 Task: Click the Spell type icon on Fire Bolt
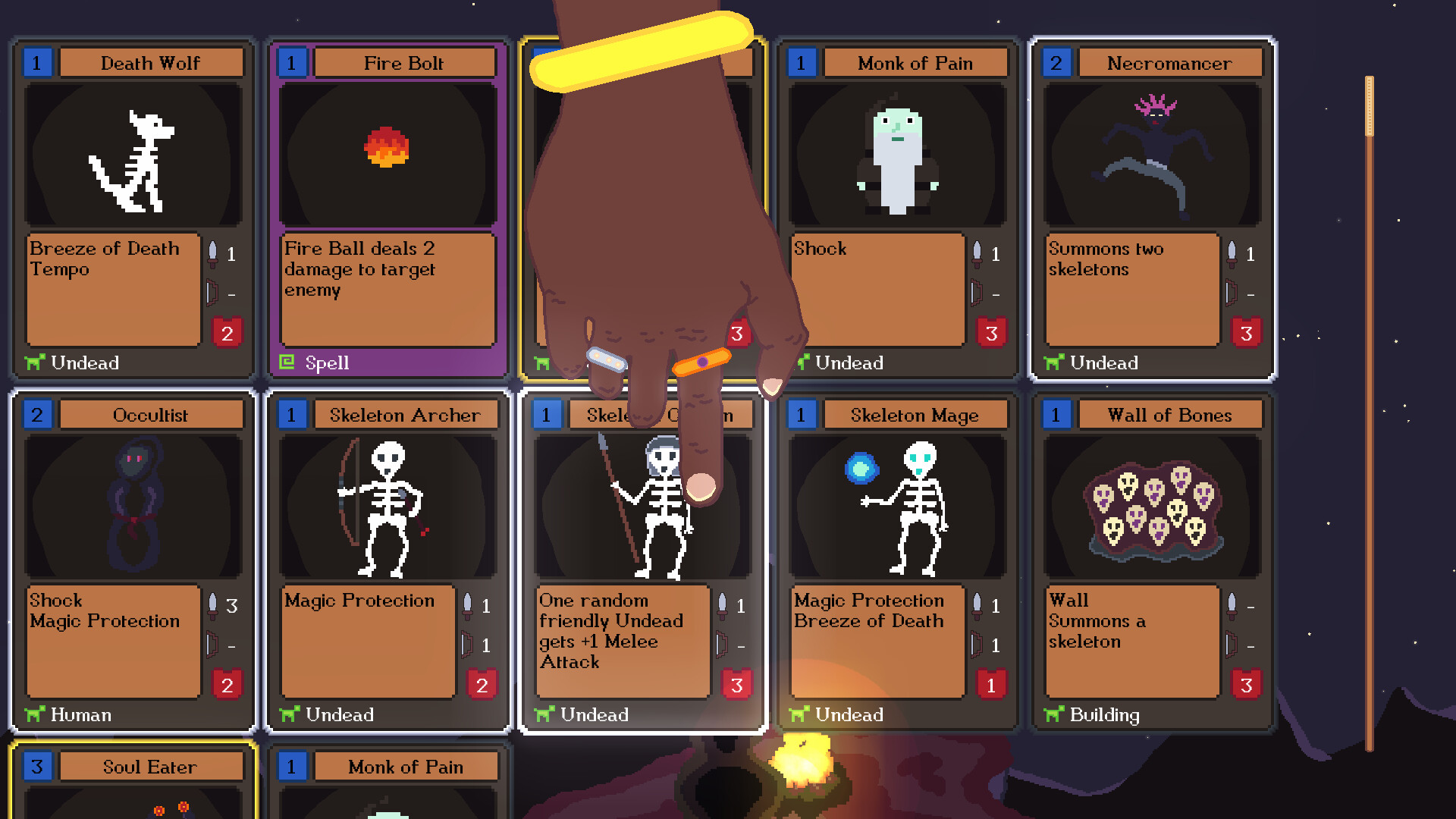click(288, 363)
